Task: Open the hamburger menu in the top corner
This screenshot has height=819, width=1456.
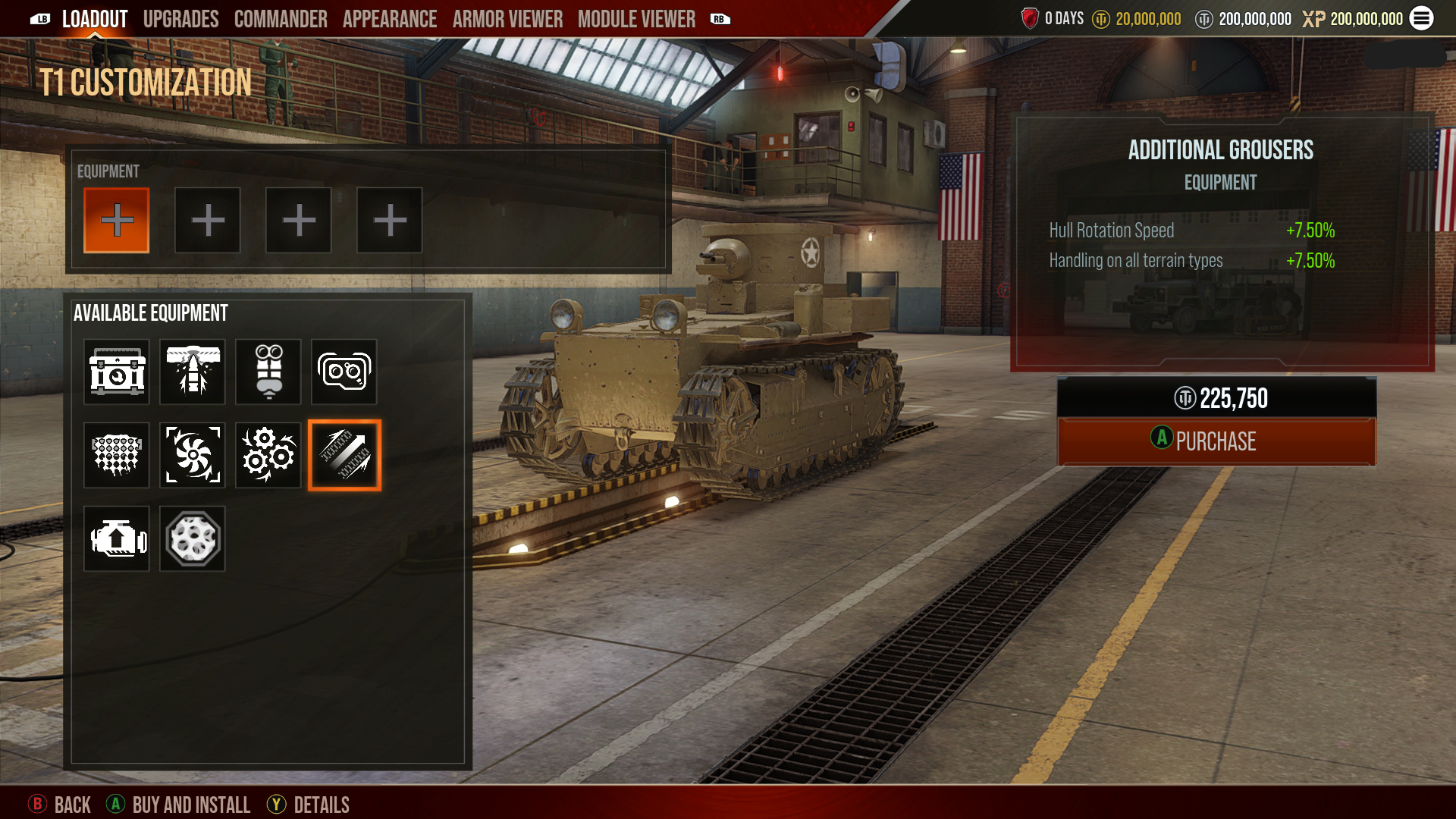Action: [x=1421, y=18]
